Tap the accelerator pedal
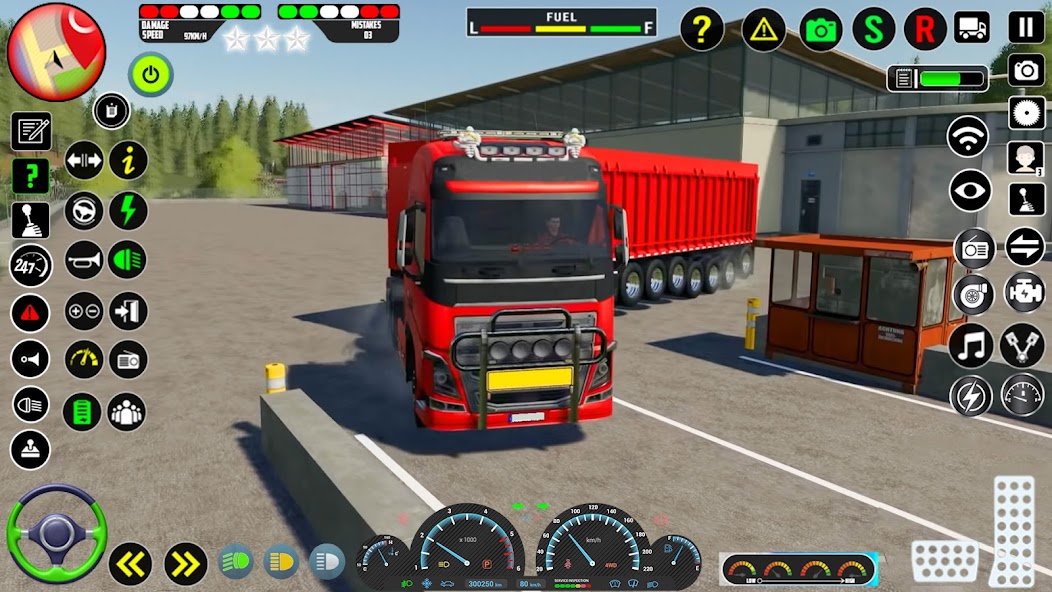The image size is (1052, 592). click(1012, 530)
